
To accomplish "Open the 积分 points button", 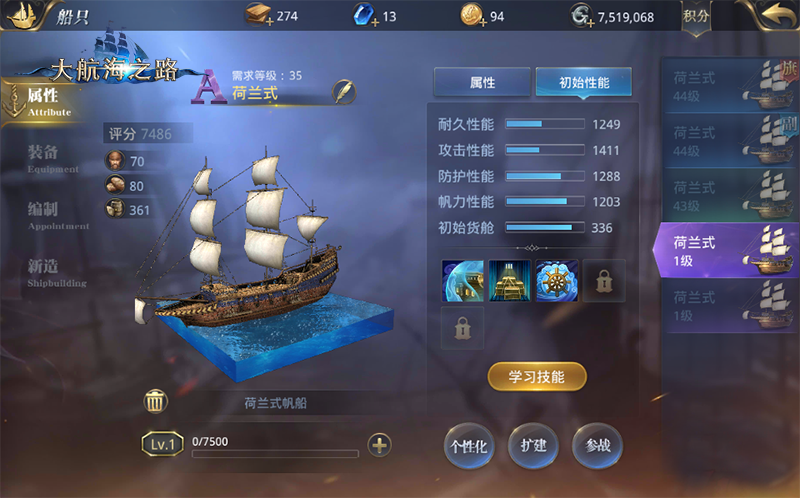I will click(696, 16).
